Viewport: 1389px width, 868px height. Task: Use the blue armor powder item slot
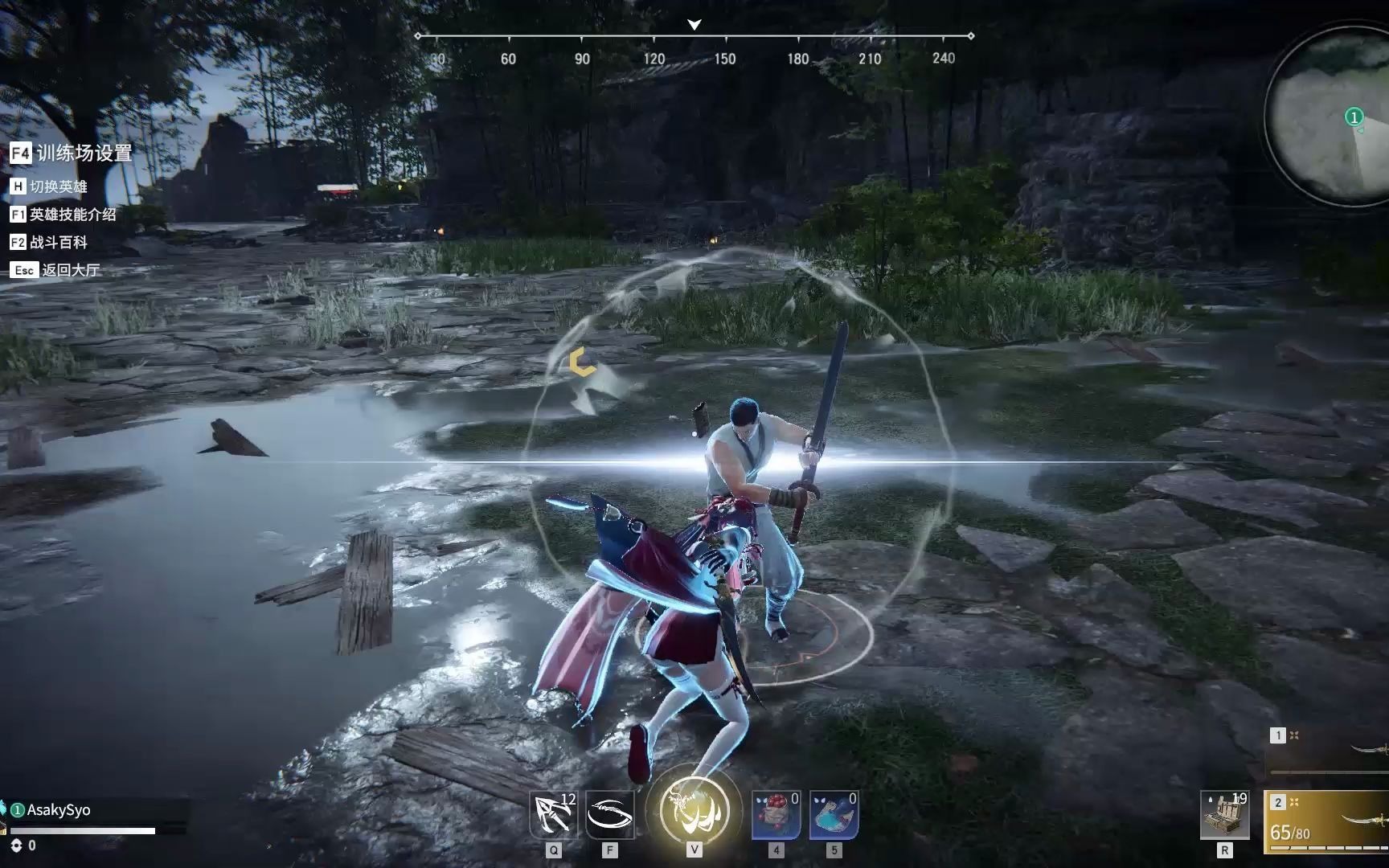pyautogui.click(x=834, y=814)
